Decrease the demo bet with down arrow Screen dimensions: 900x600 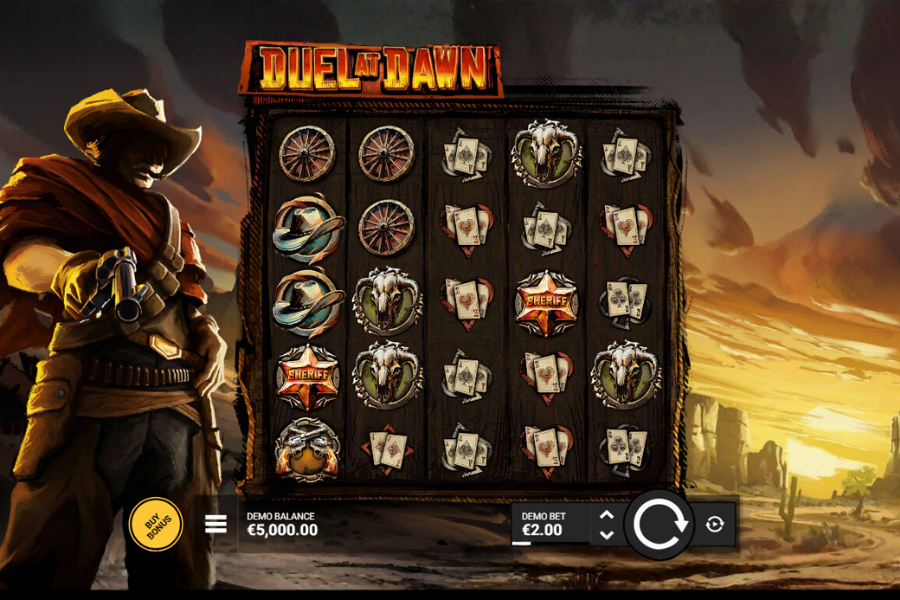pos(606,535)
